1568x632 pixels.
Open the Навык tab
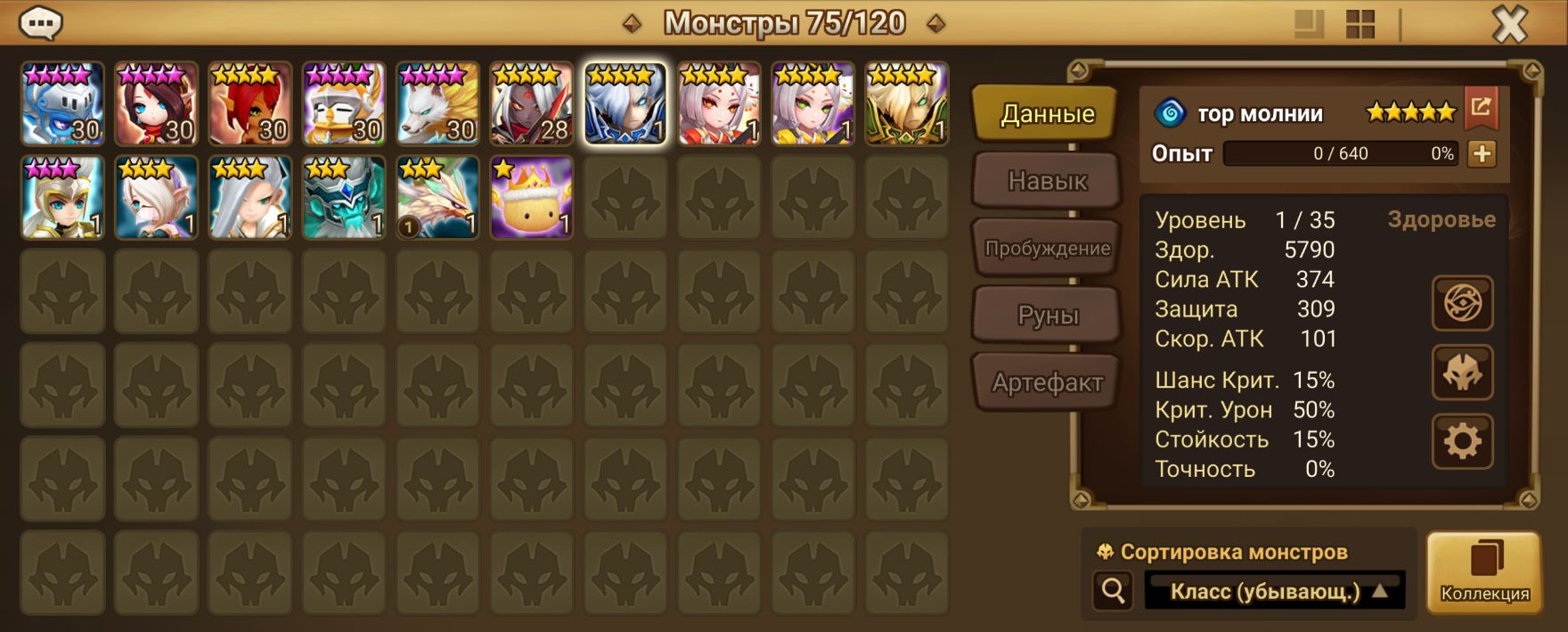tap(1047, 181)
